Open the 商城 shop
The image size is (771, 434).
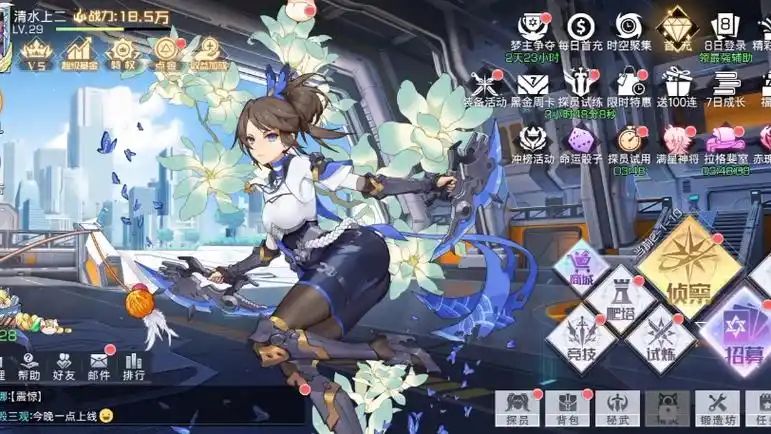click(579, 269)
